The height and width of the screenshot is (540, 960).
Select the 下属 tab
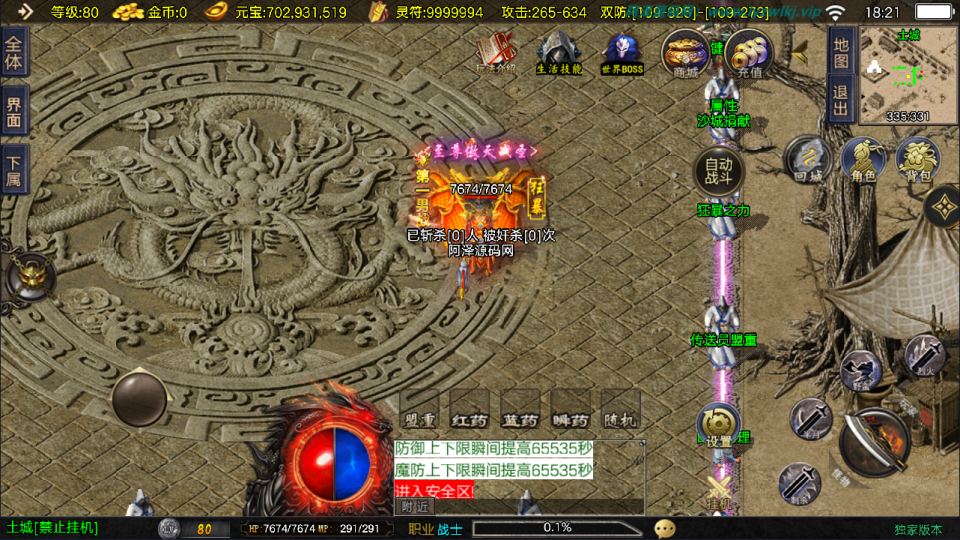pos(14,169)
